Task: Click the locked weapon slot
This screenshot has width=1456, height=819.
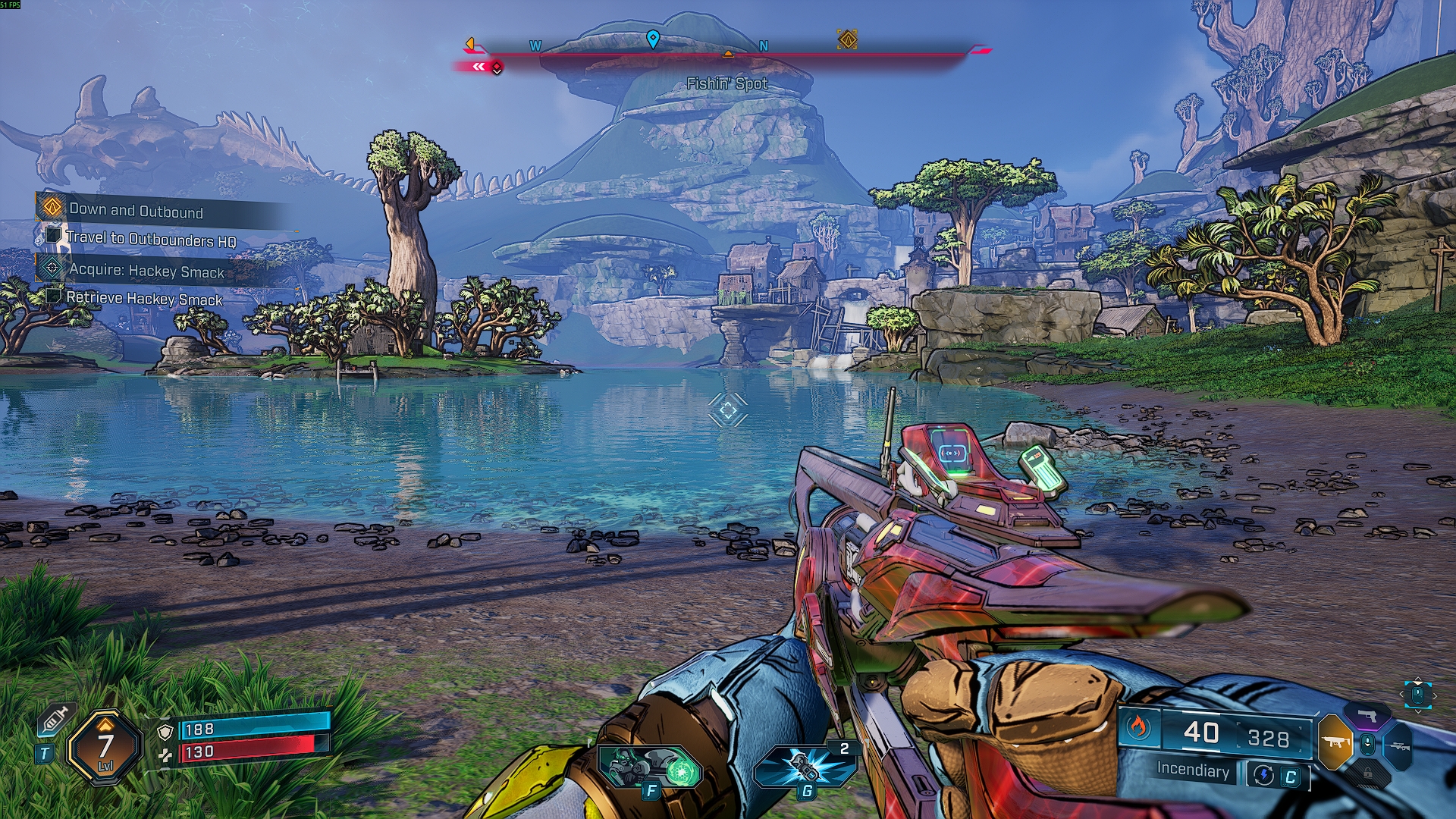Action: [1368, 773]
